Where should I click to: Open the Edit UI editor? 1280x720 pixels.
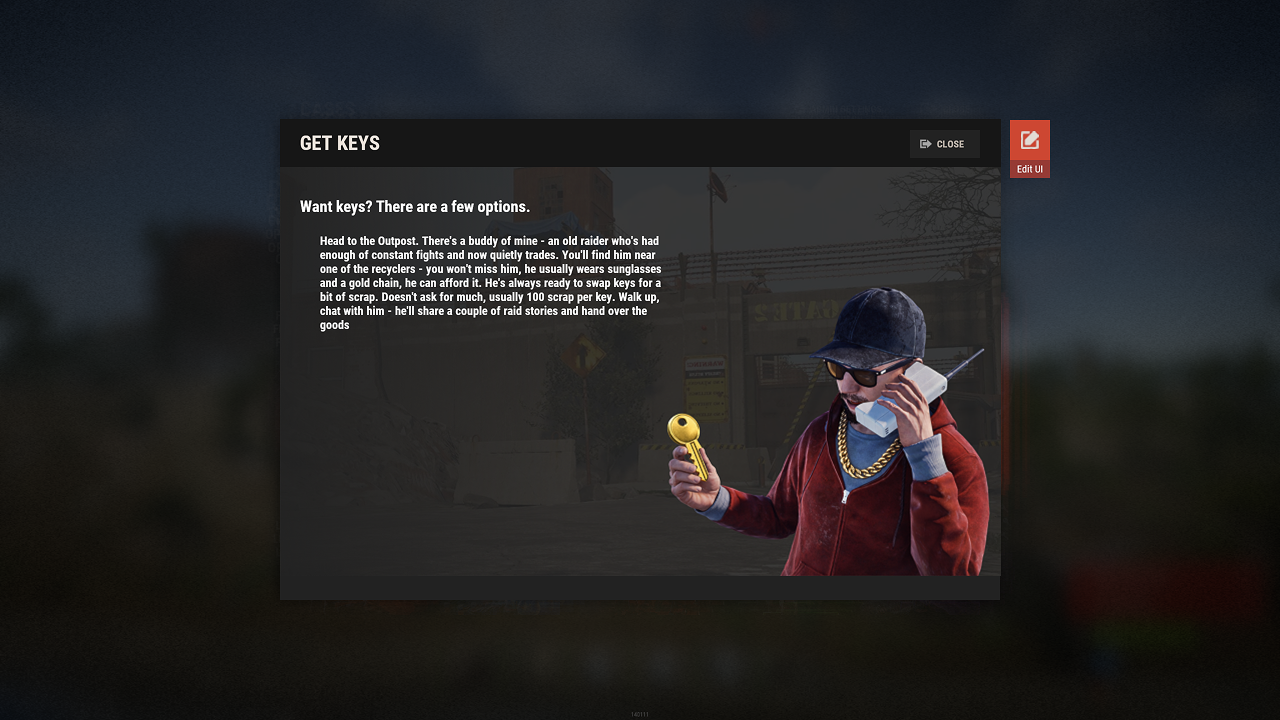[1029, 147]
